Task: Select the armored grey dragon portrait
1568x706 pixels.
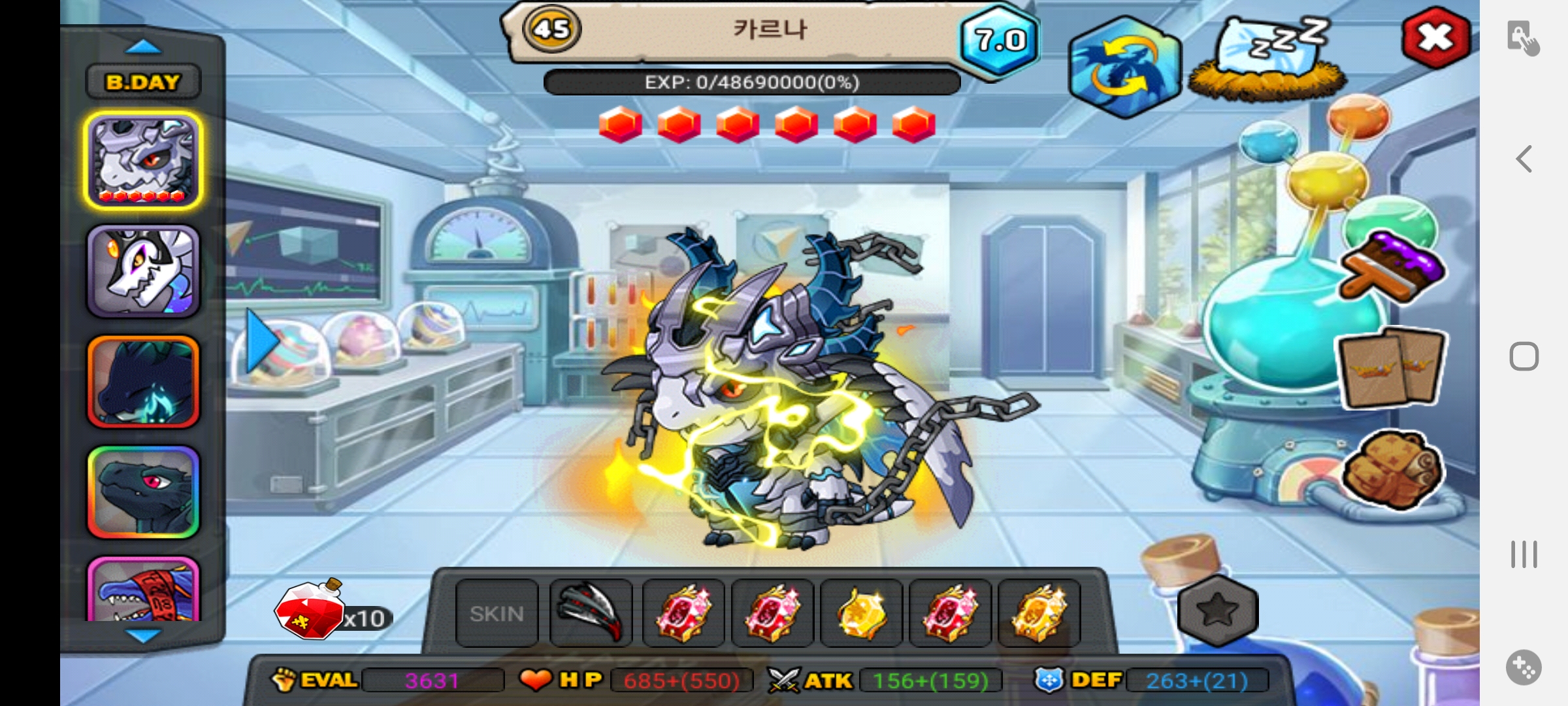Action: point(143,160)
